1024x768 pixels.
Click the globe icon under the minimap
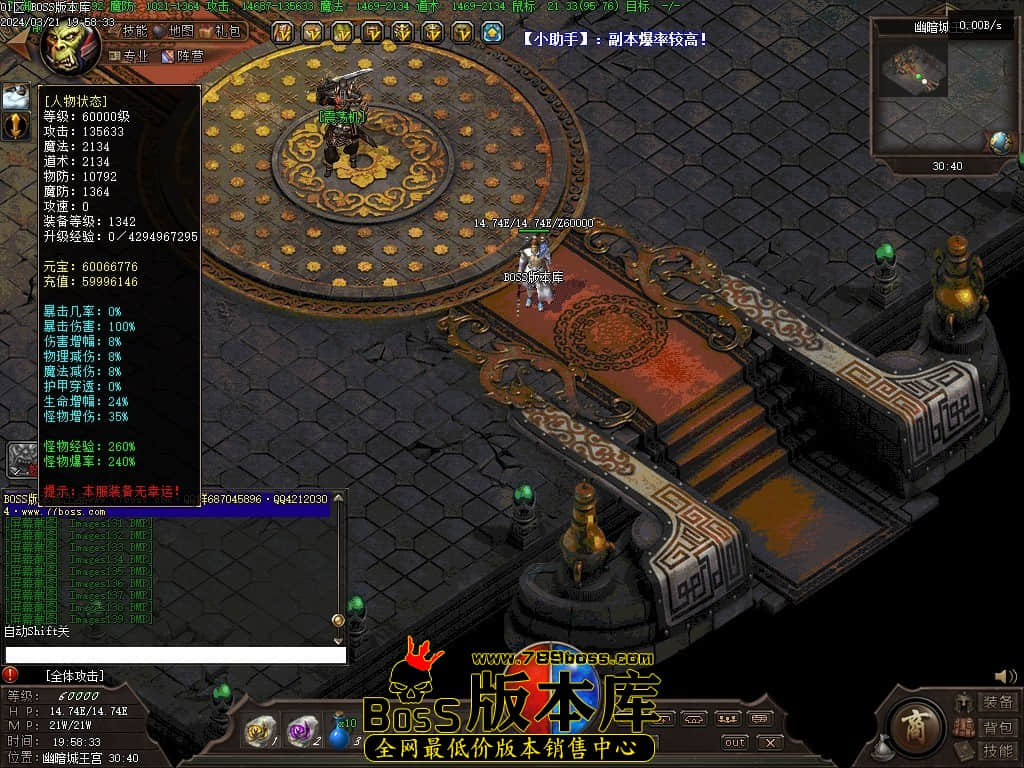[x=1000, y=142]
